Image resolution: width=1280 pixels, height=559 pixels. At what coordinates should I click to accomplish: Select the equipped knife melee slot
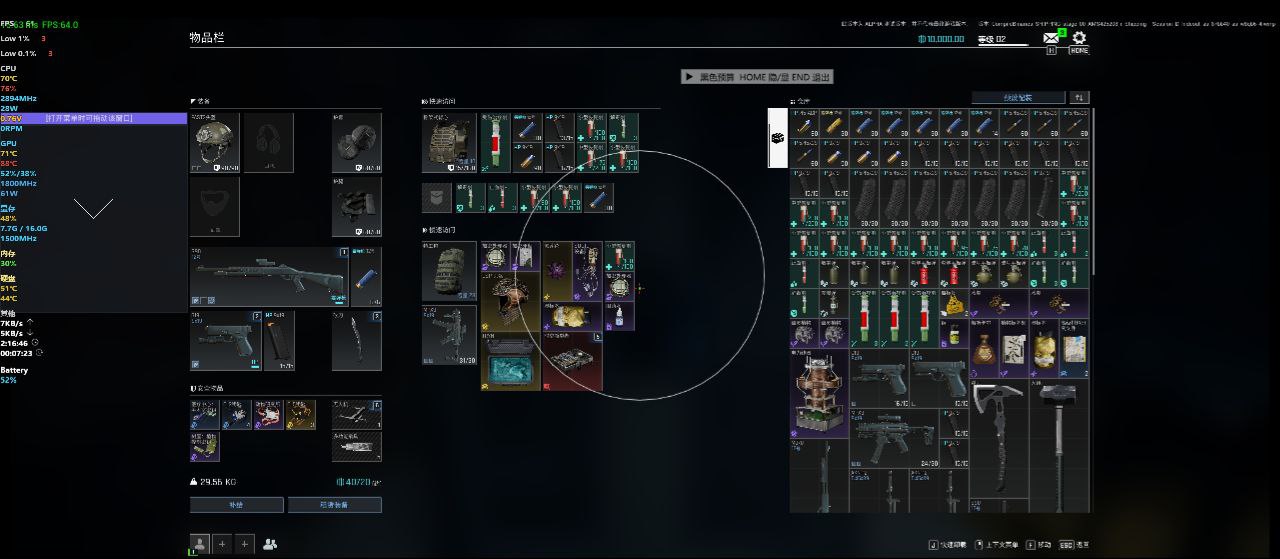tap(356, 340)
